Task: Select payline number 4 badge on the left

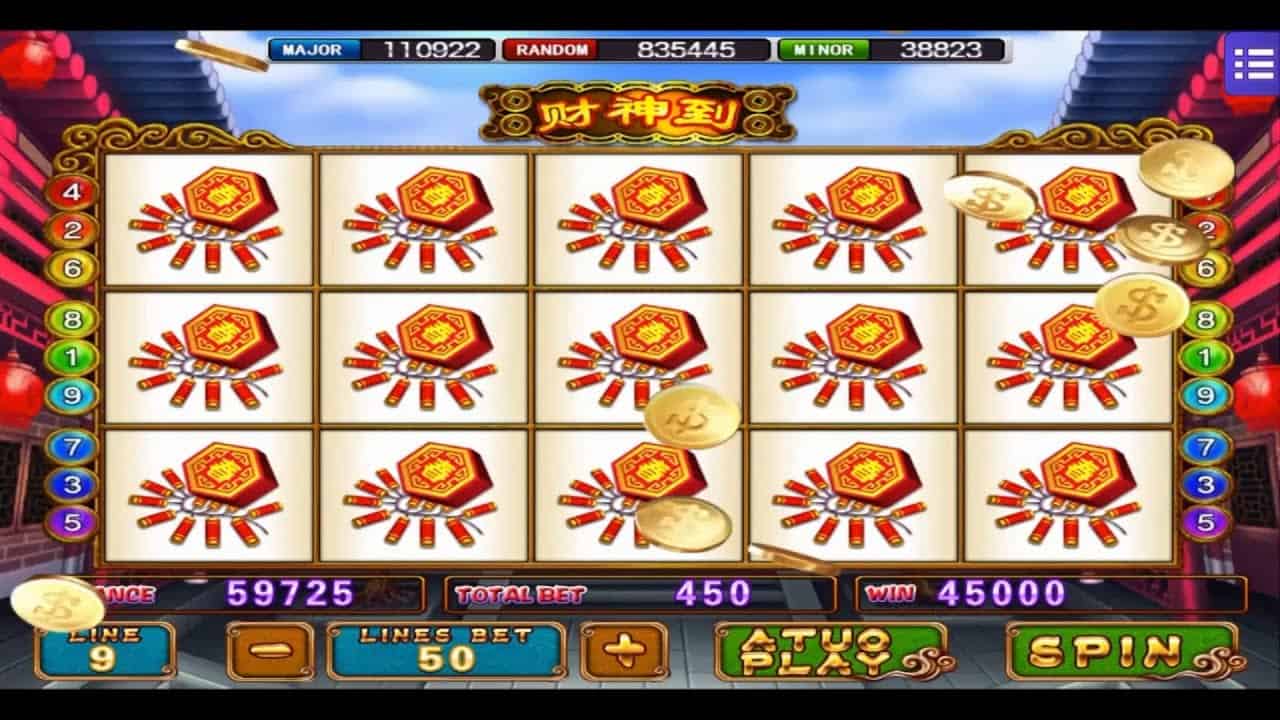Action: 70,190
